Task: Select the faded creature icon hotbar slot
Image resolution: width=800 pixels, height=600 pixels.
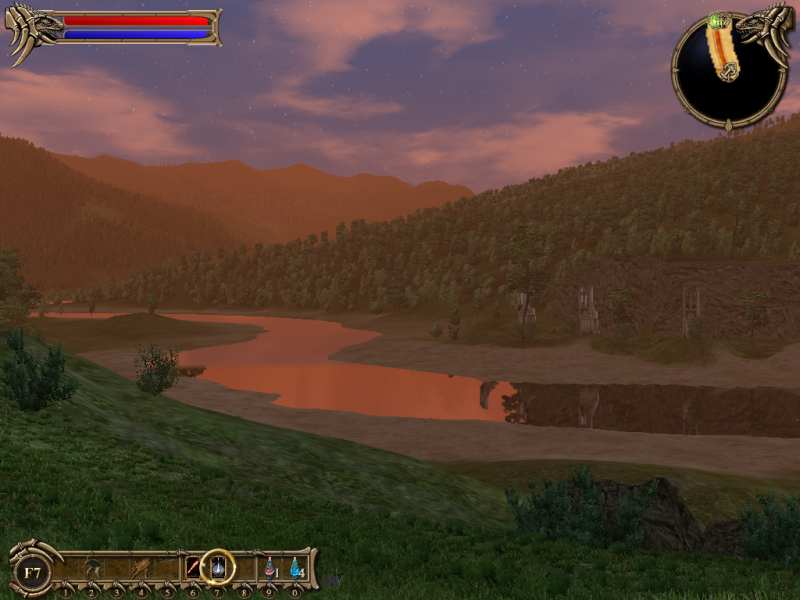Action: (x=92, y=568)
